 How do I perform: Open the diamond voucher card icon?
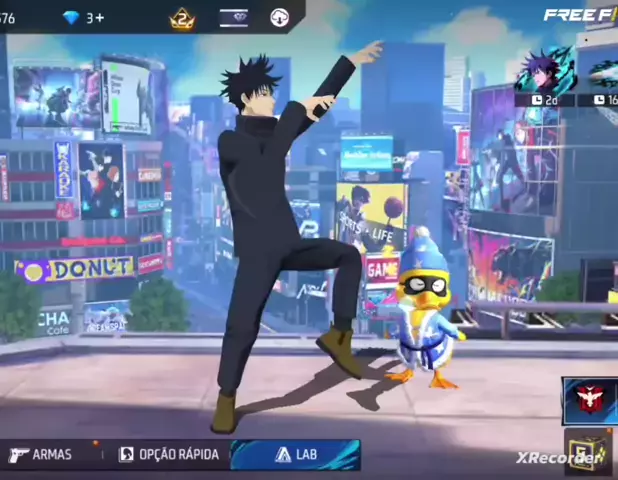(234, 18)
